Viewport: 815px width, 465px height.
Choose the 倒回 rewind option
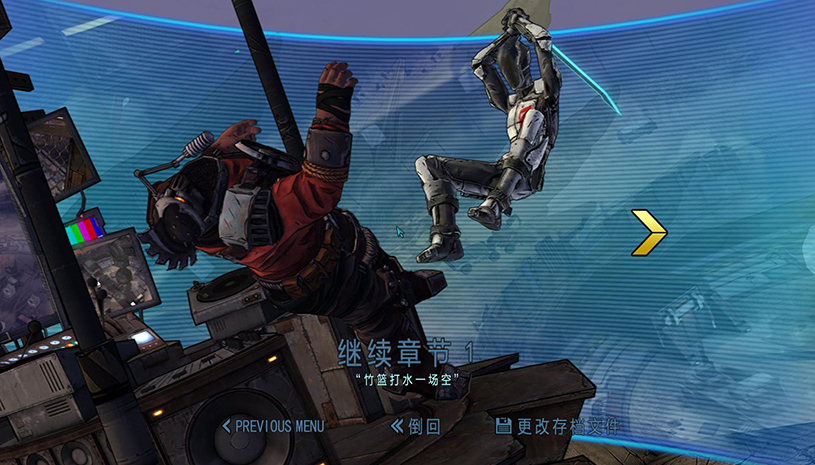416,426
